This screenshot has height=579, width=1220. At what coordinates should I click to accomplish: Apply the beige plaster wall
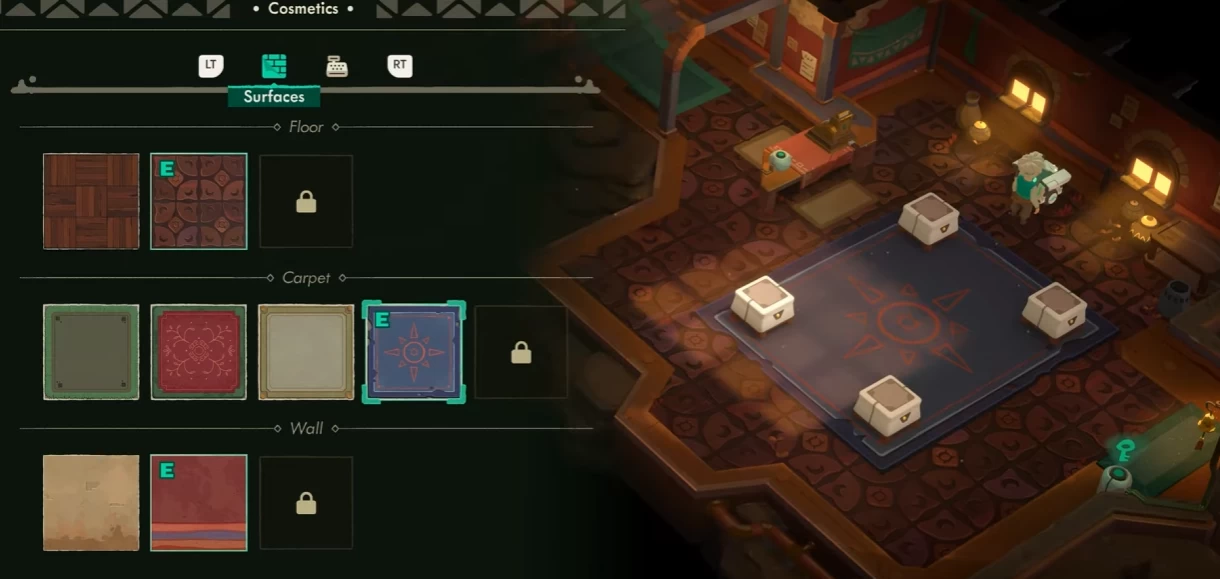tap(91, 502)
